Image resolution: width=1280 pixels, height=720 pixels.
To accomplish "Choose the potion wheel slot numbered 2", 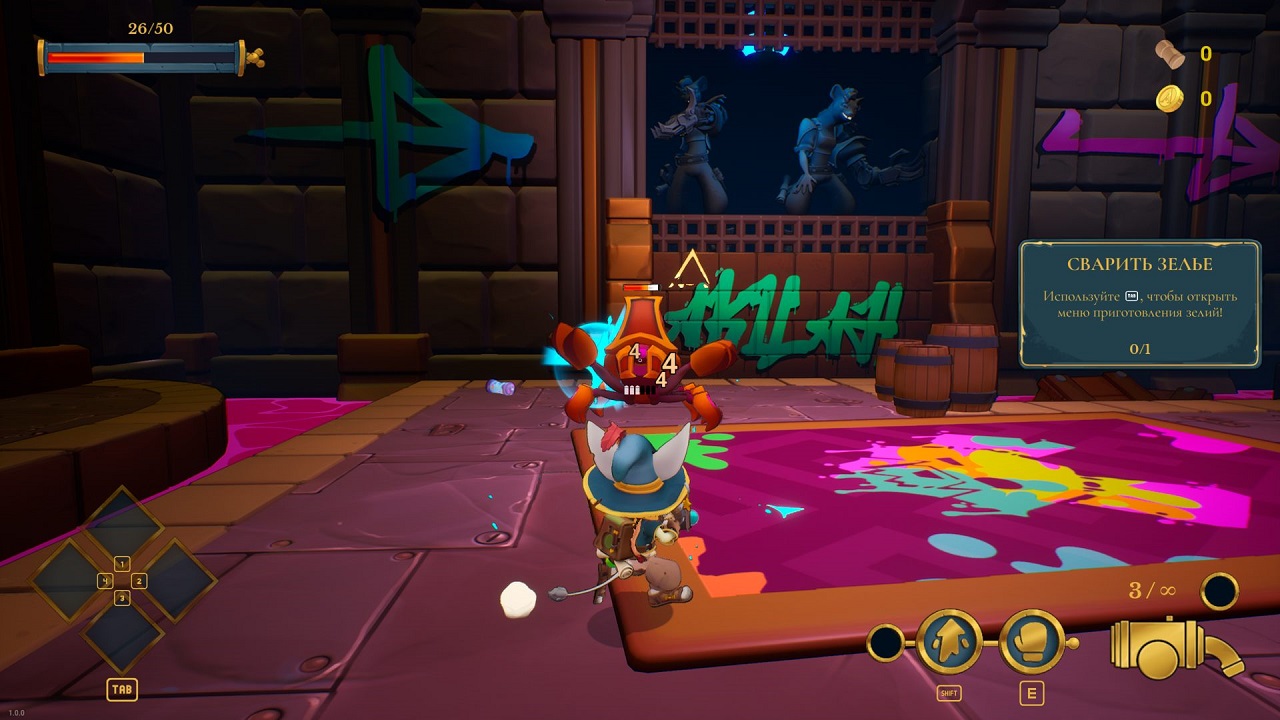I will 172,581.
